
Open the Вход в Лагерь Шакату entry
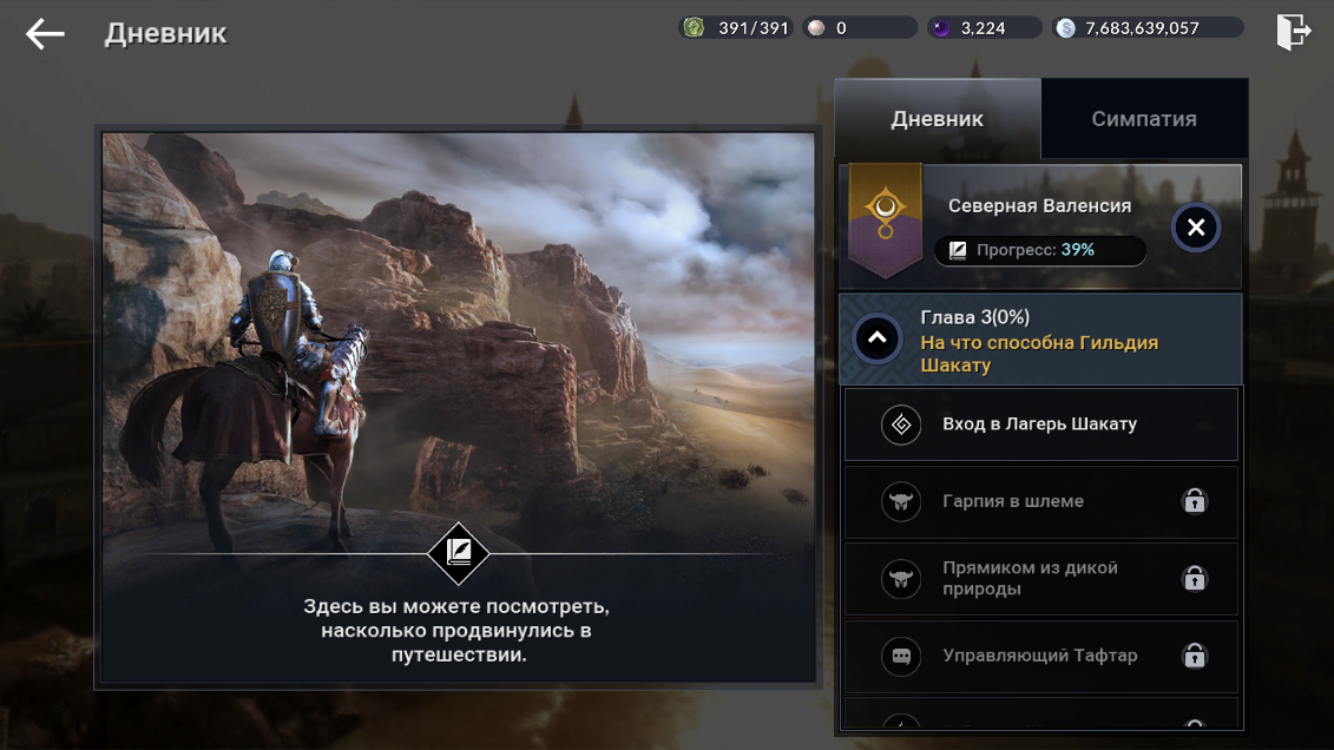1040,424
